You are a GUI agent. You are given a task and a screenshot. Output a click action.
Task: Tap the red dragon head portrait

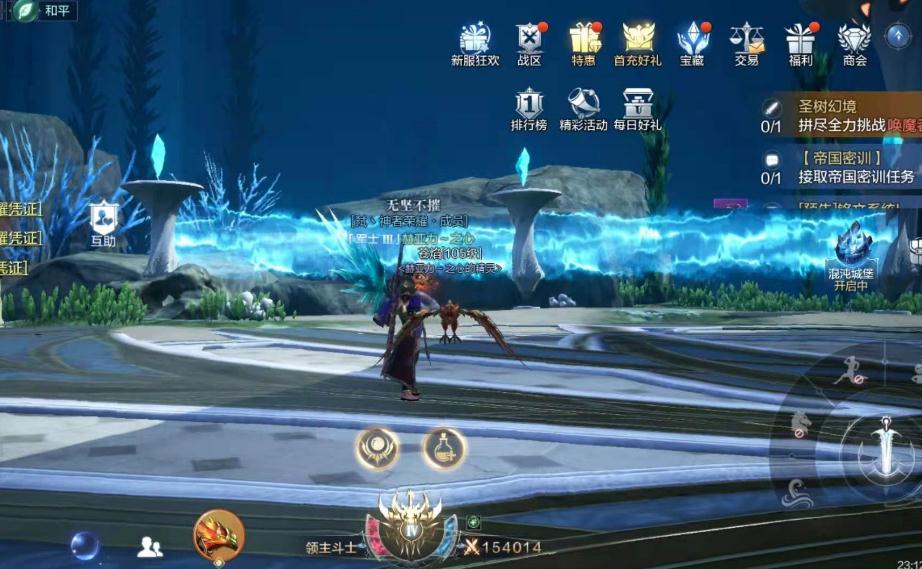[x=218, y=534]
